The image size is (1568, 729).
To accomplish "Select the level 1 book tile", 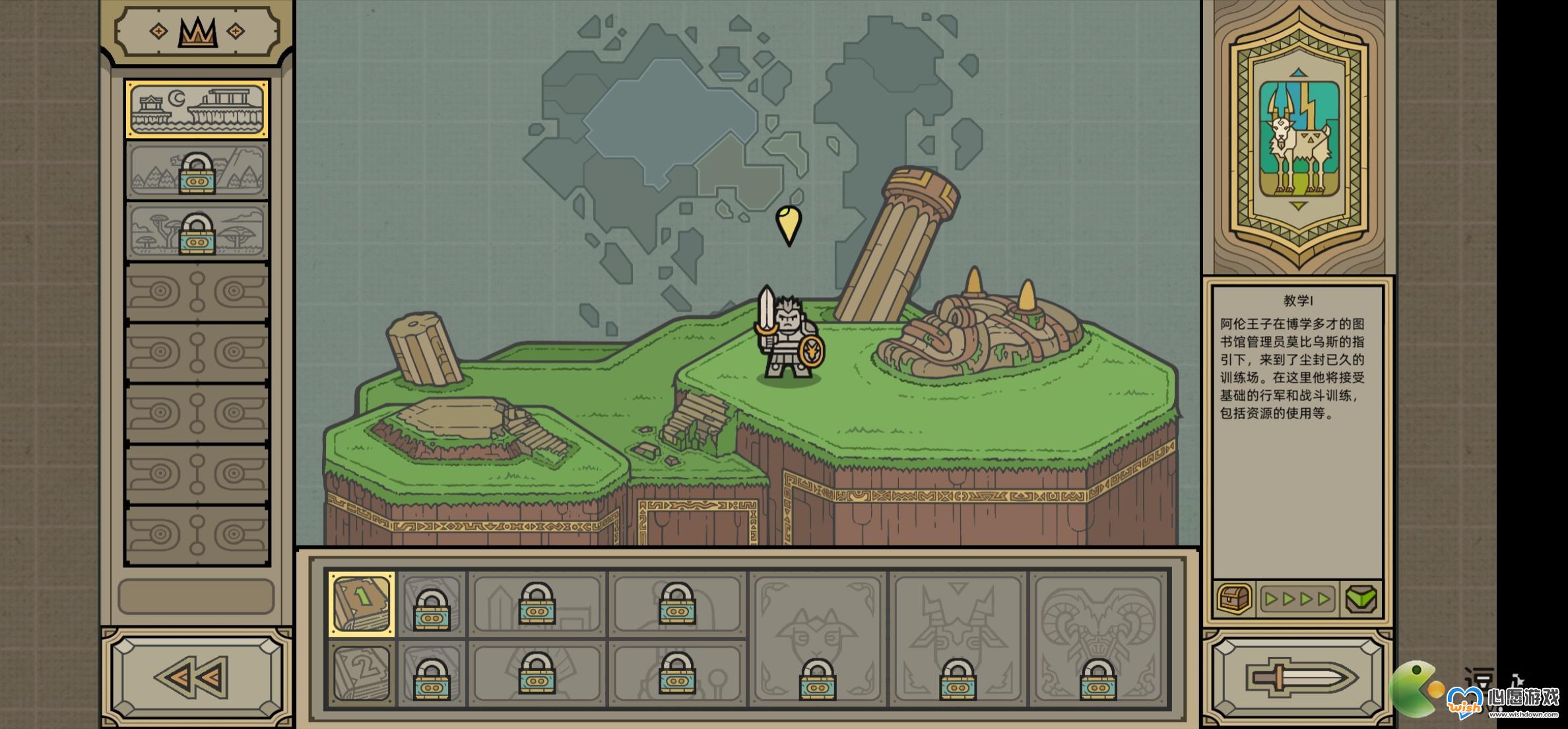I will coord(362,604).
